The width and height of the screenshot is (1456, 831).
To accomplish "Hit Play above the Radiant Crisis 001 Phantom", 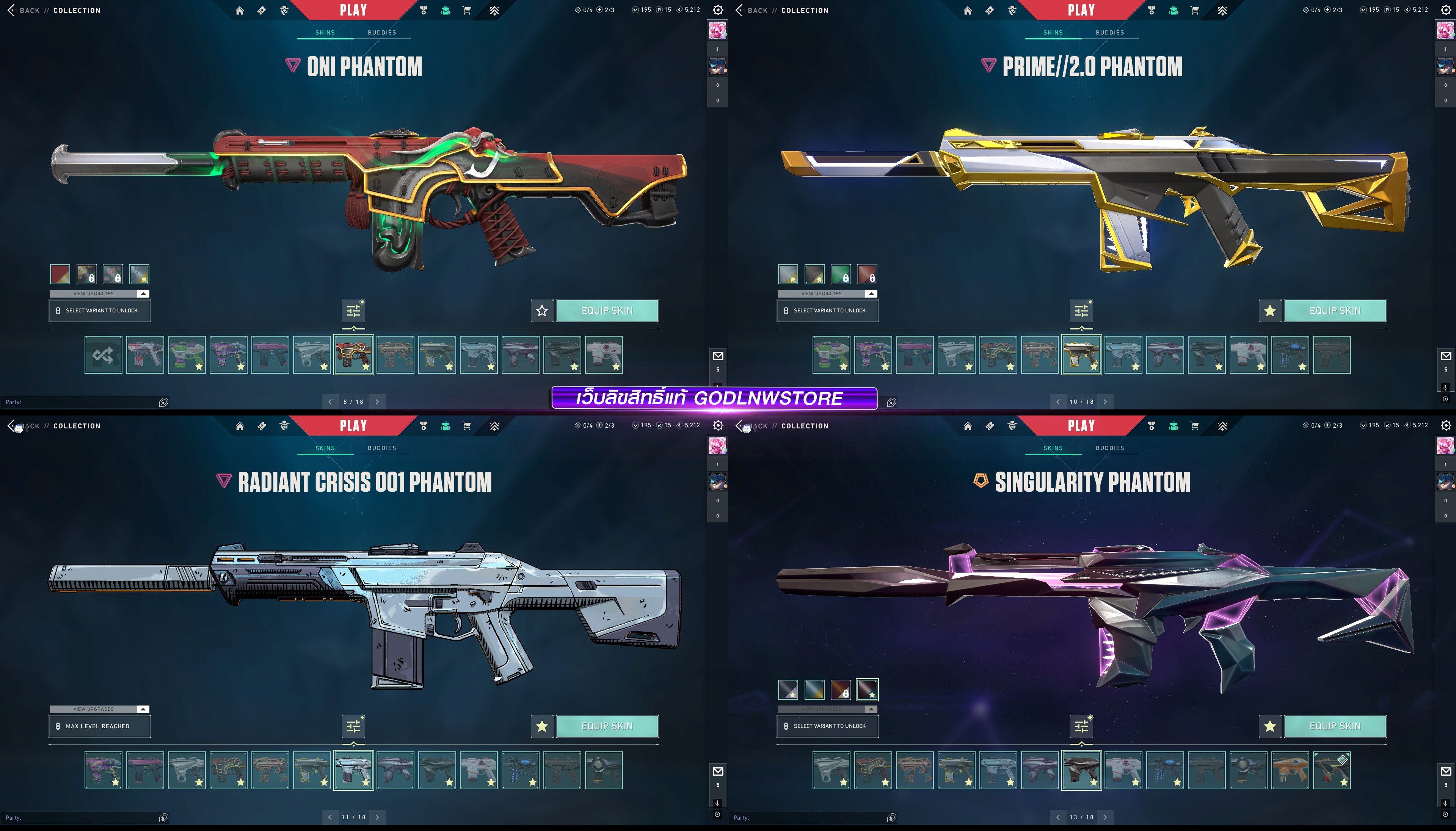I will (x=353, y=426).
